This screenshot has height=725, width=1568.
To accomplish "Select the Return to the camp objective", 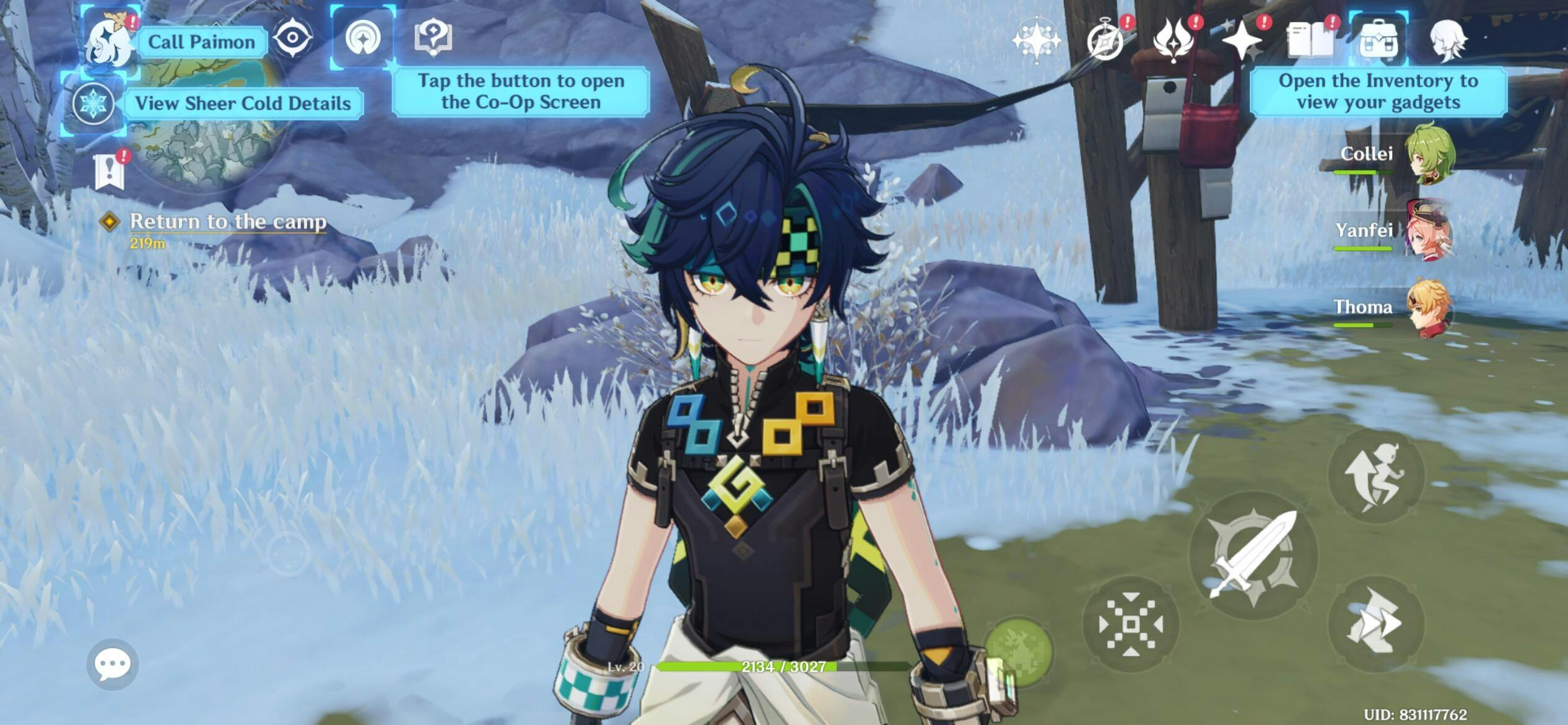I will pos(227,222).
